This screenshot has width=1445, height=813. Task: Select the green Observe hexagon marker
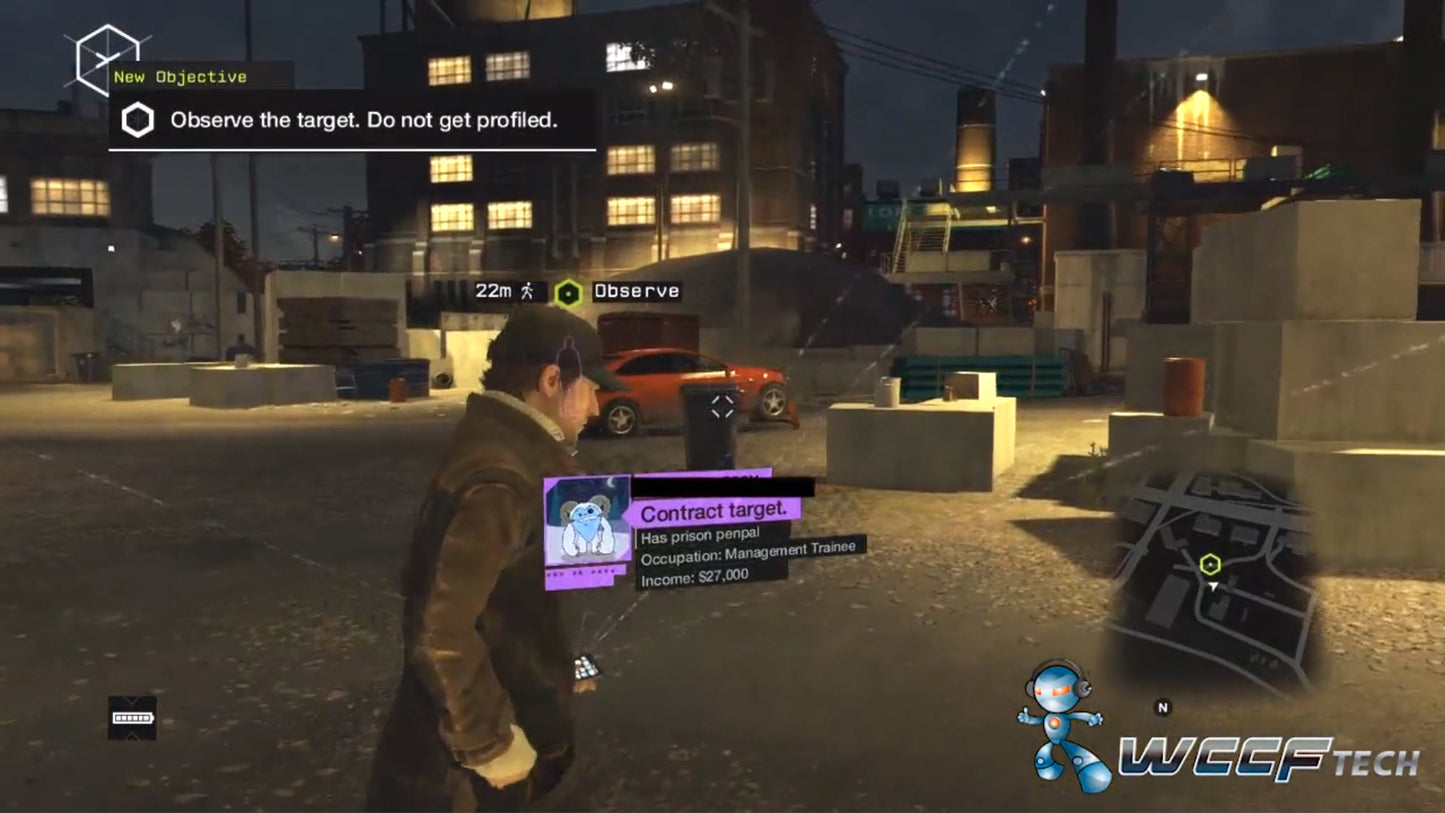(567, 292)
